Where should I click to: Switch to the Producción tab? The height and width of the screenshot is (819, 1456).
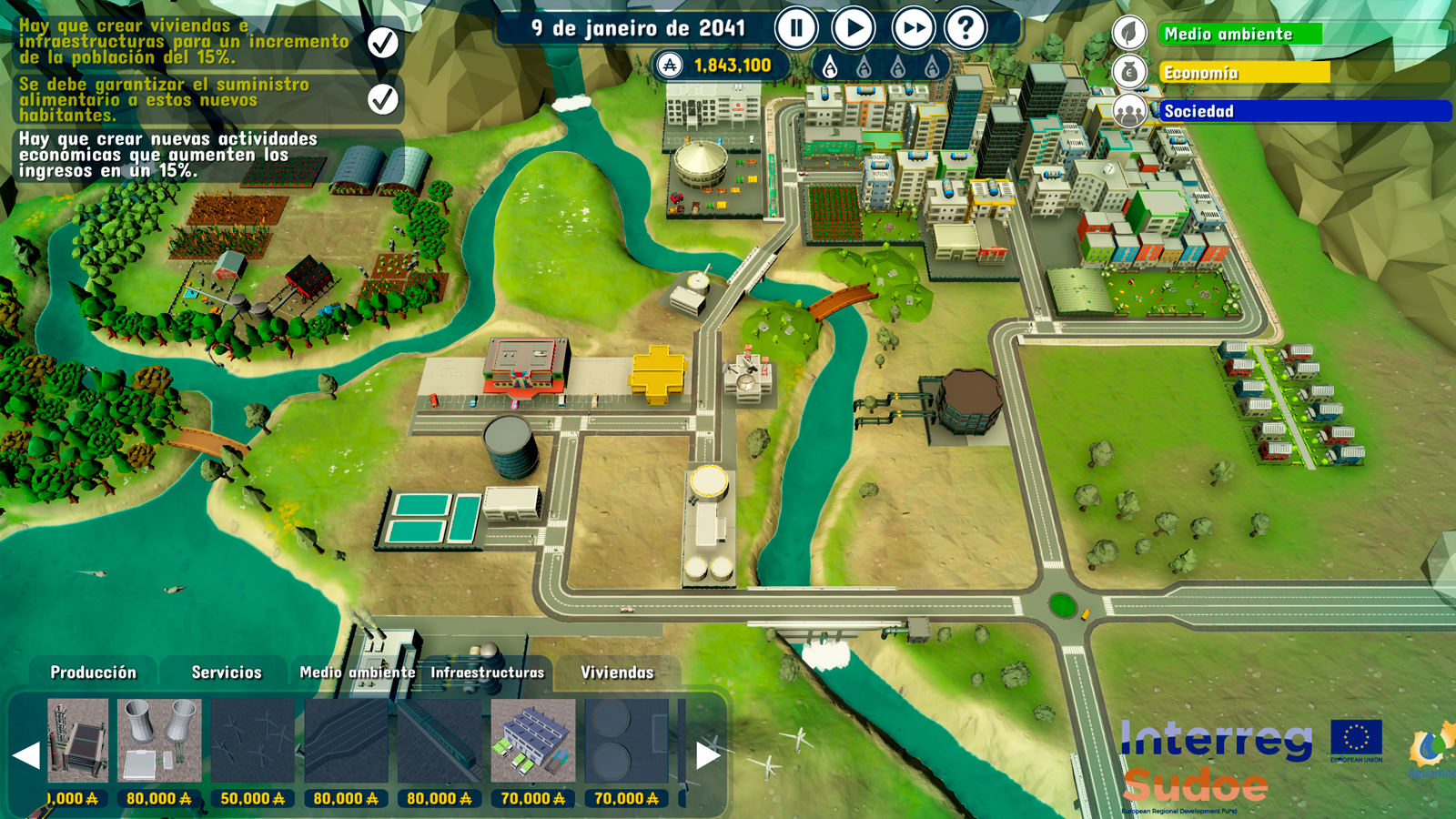coord(93,672)
